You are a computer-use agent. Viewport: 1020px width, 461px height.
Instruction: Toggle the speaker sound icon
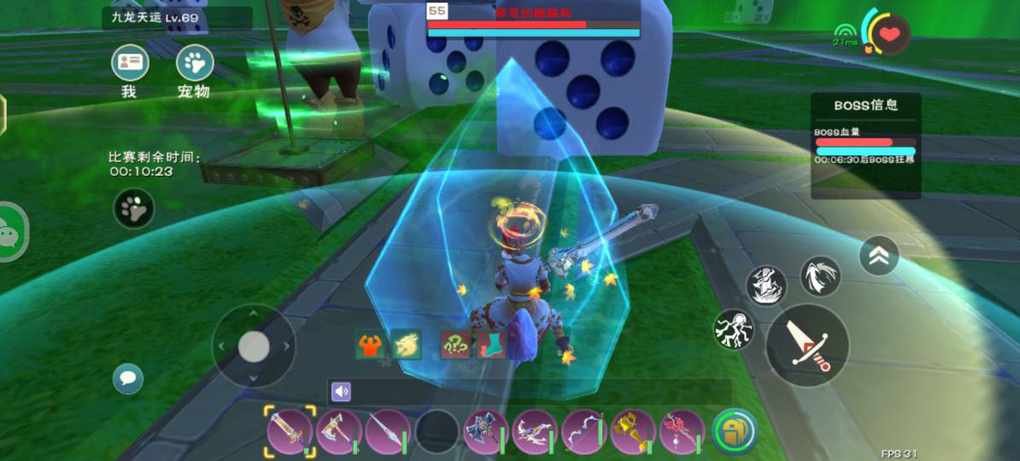342,392
